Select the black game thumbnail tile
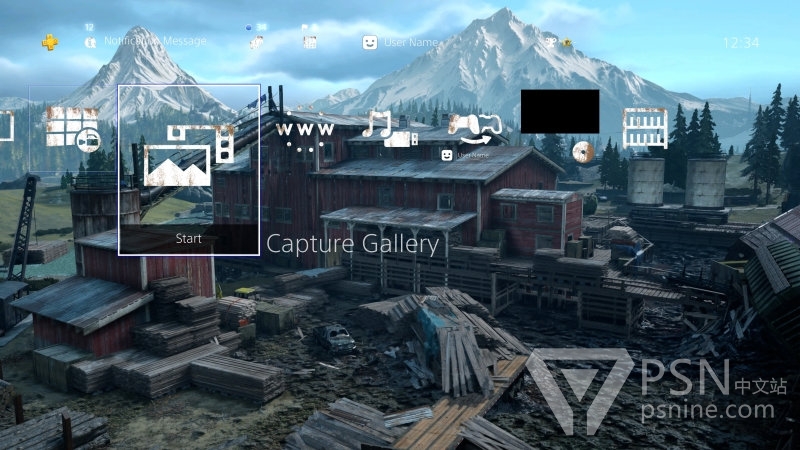The image size is (800, 450). [x=559, y=111]
